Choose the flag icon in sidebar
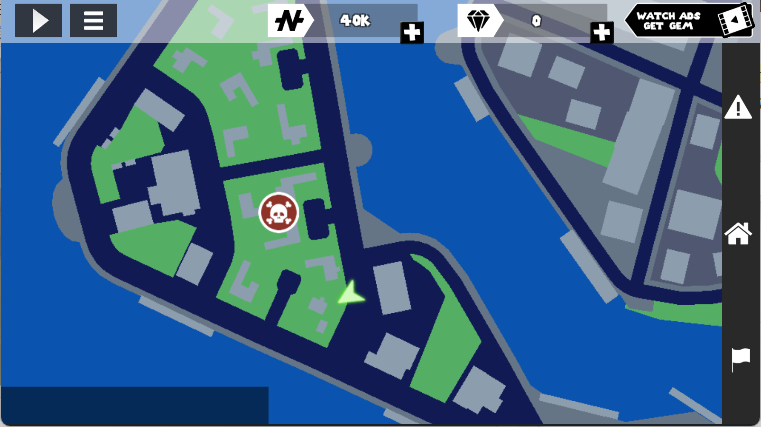 coord(740,358)
